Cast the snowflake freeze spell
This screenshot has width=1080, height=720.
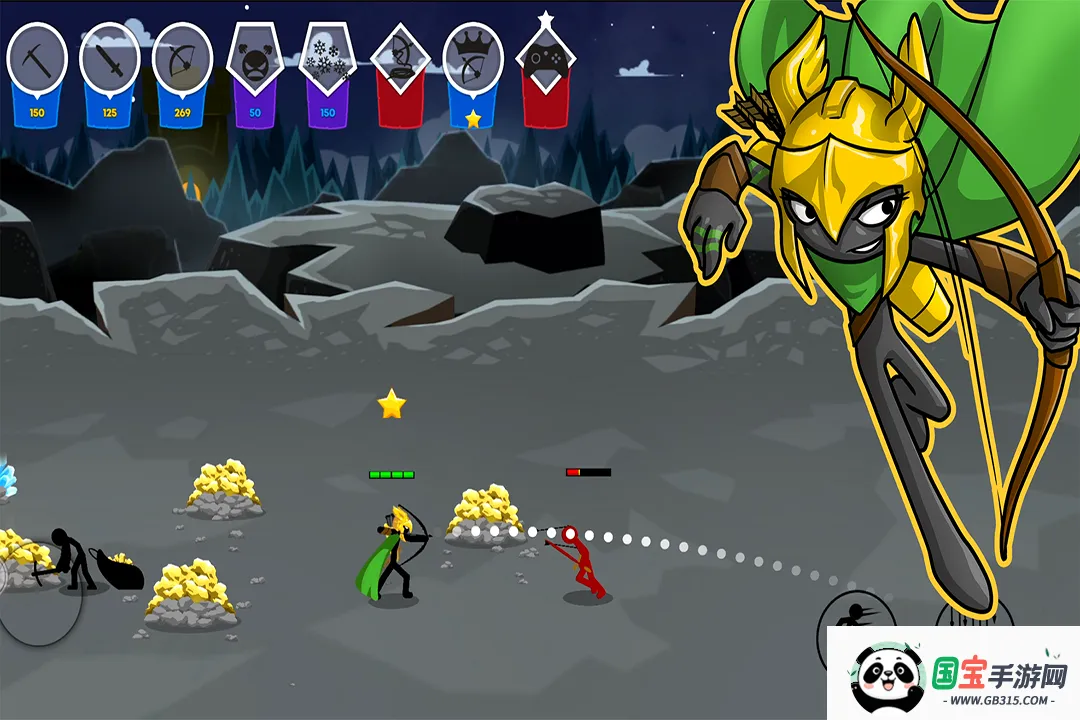(x=327, y=58)
